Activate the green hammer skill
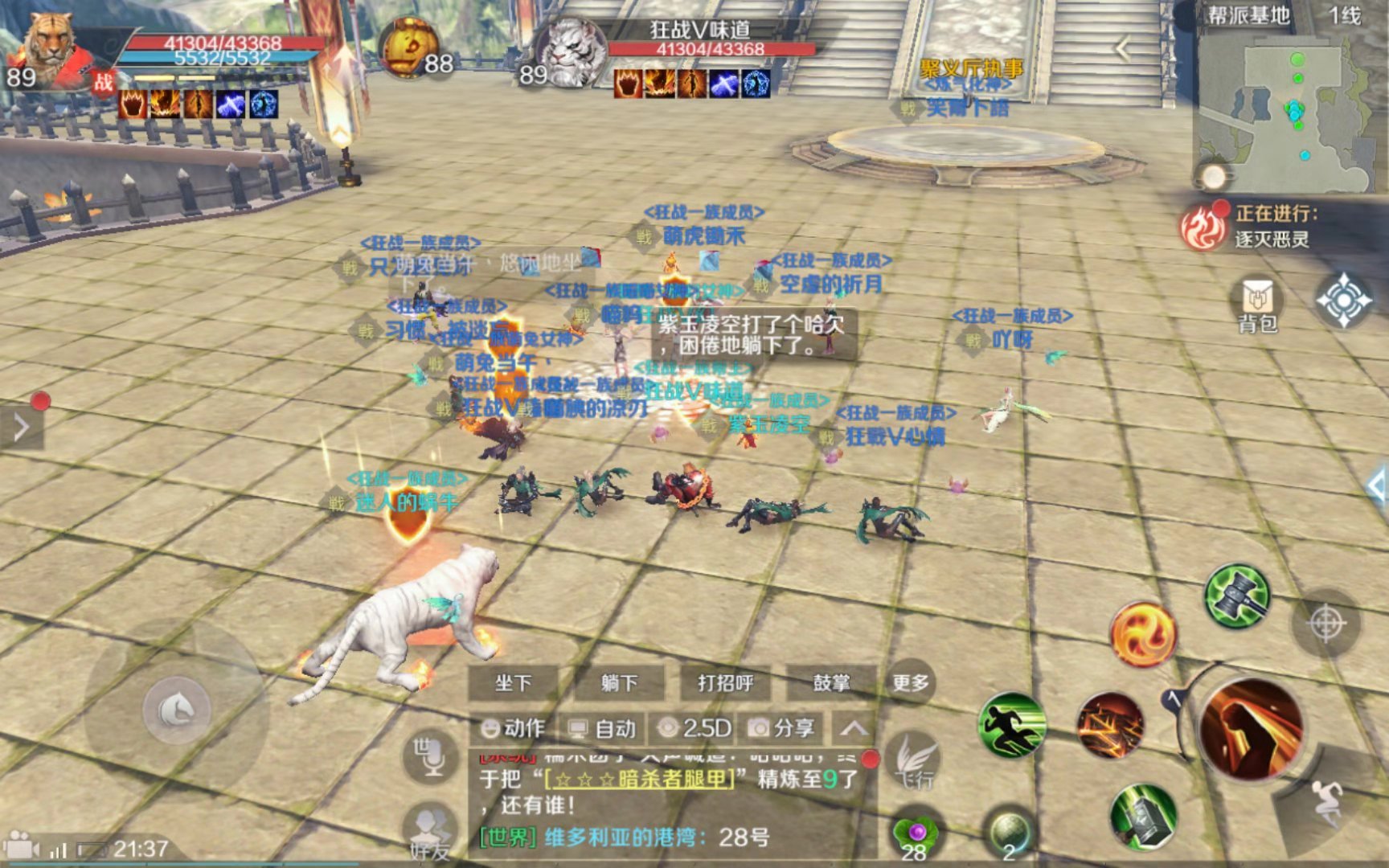The height and width of the screenshot is (868, 1389). pyautogui.click(x=1237, y=596)
